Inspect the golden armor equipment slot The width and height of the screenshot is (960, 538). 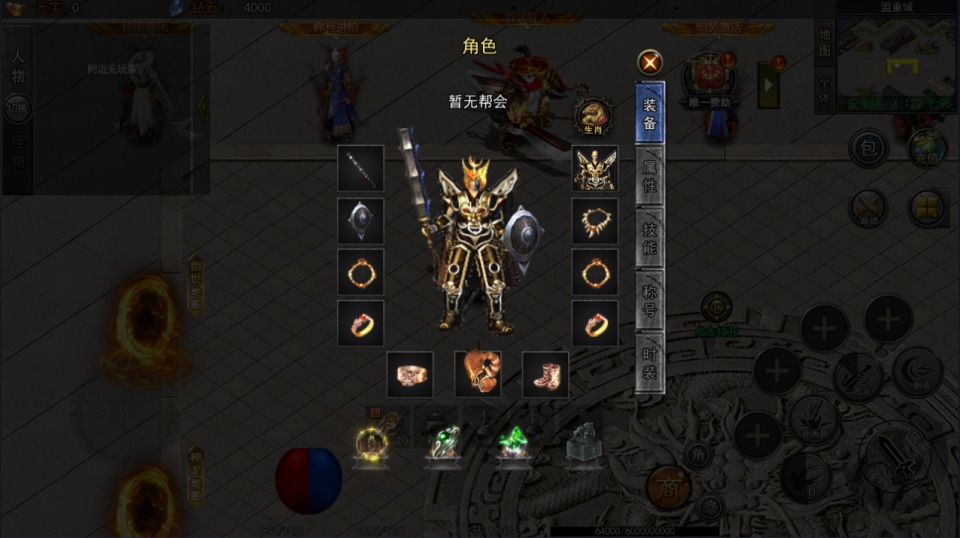tap(594, 168)
